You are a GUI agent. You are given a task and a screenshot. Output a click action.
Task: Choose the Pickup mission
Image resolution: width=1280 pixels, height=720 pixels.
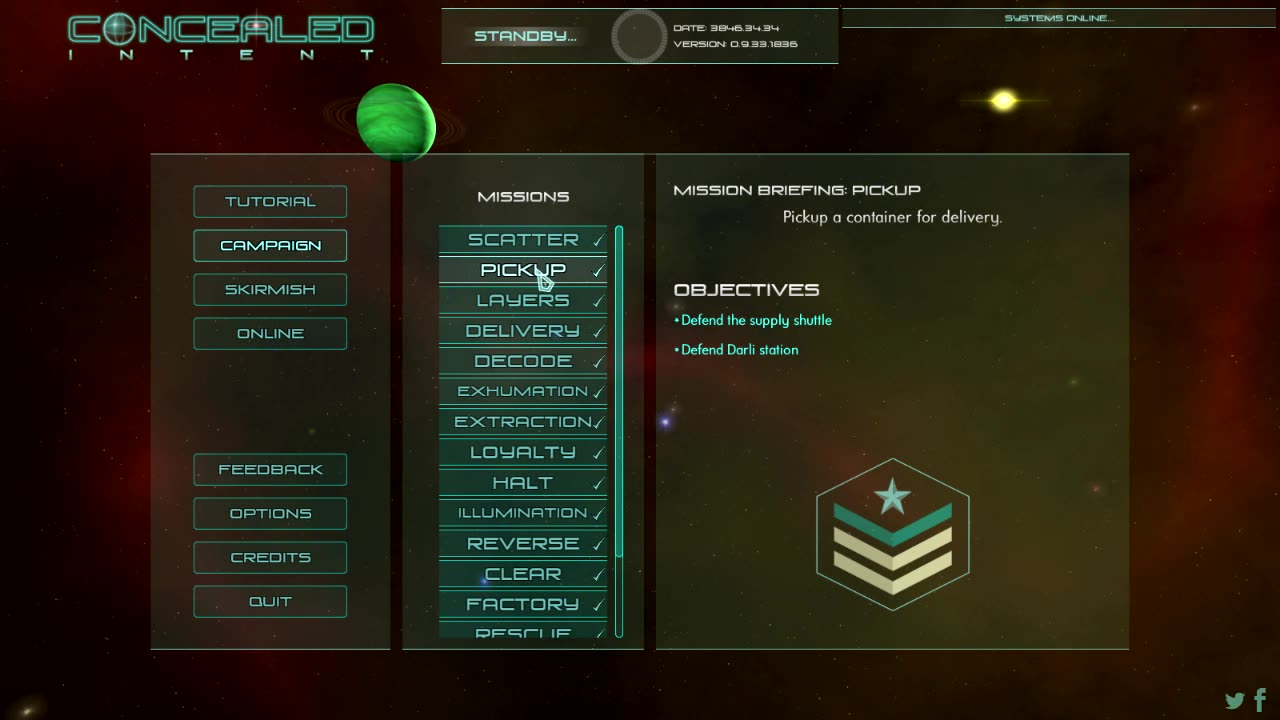pyautogui.click(x=523, y=270)
